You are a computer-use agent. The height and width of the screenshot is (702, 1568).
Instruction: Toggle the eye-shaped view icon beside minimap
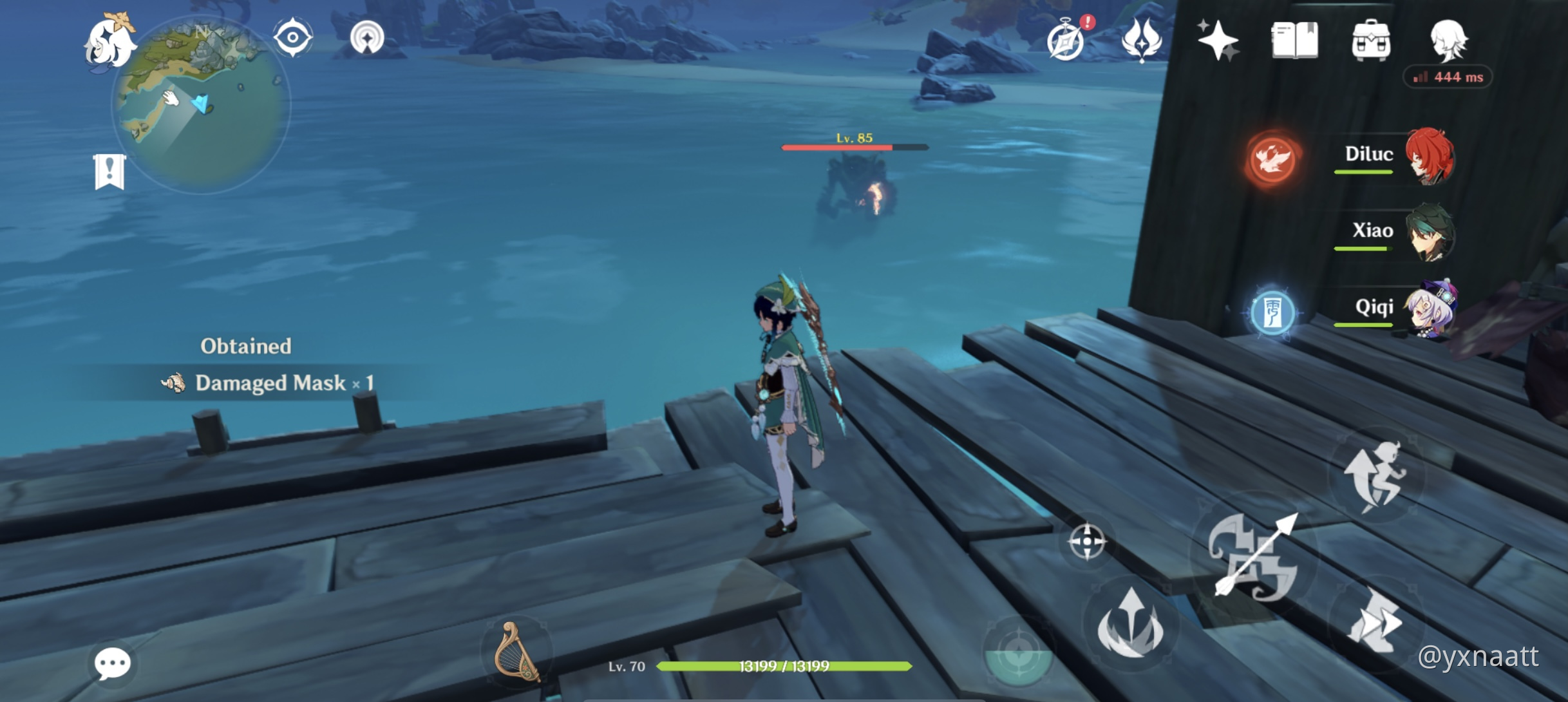293,37
